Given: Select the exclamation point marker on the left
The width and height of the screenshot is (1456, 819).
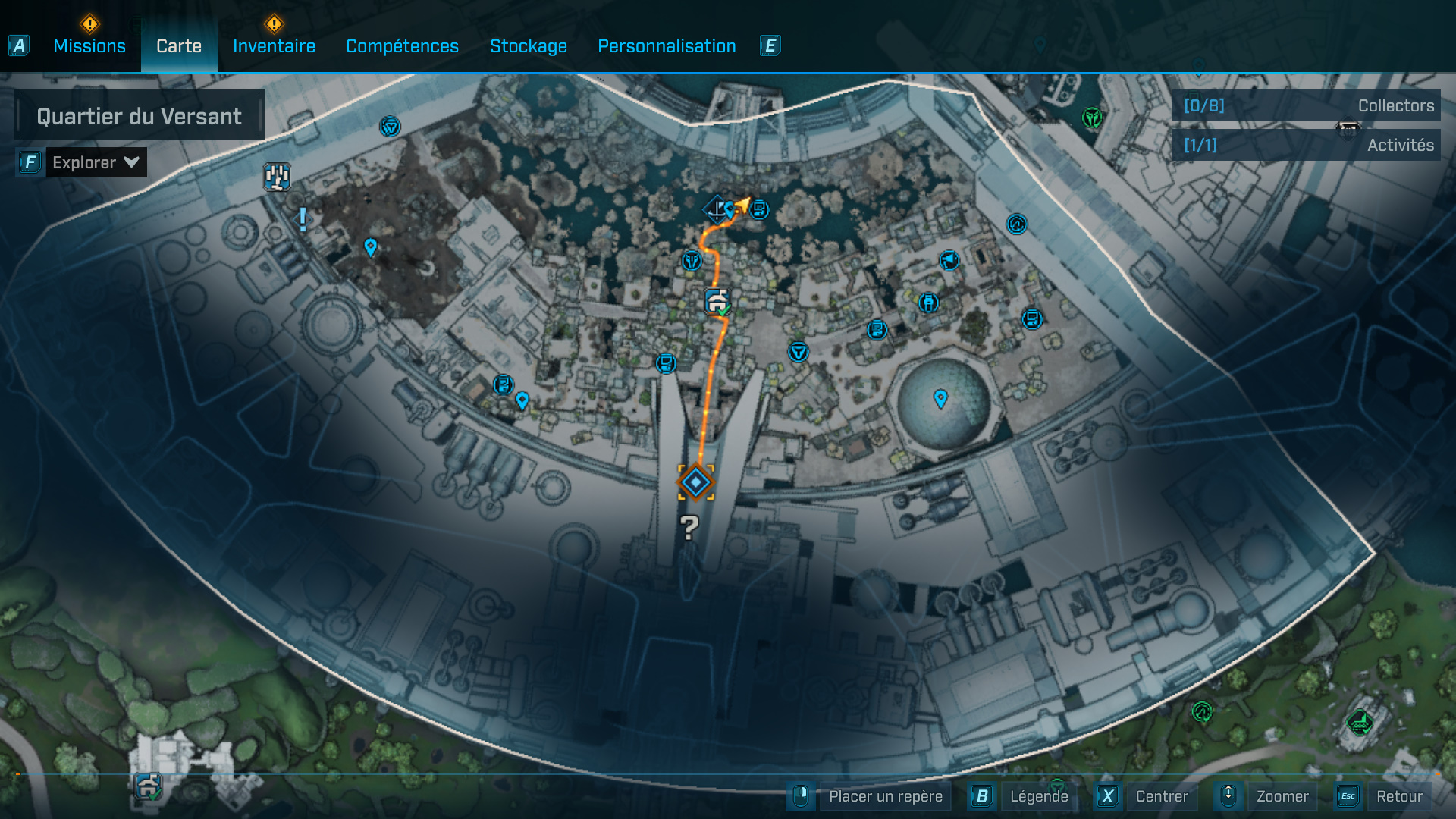Looking at the screenshot, I should [301, 220].
